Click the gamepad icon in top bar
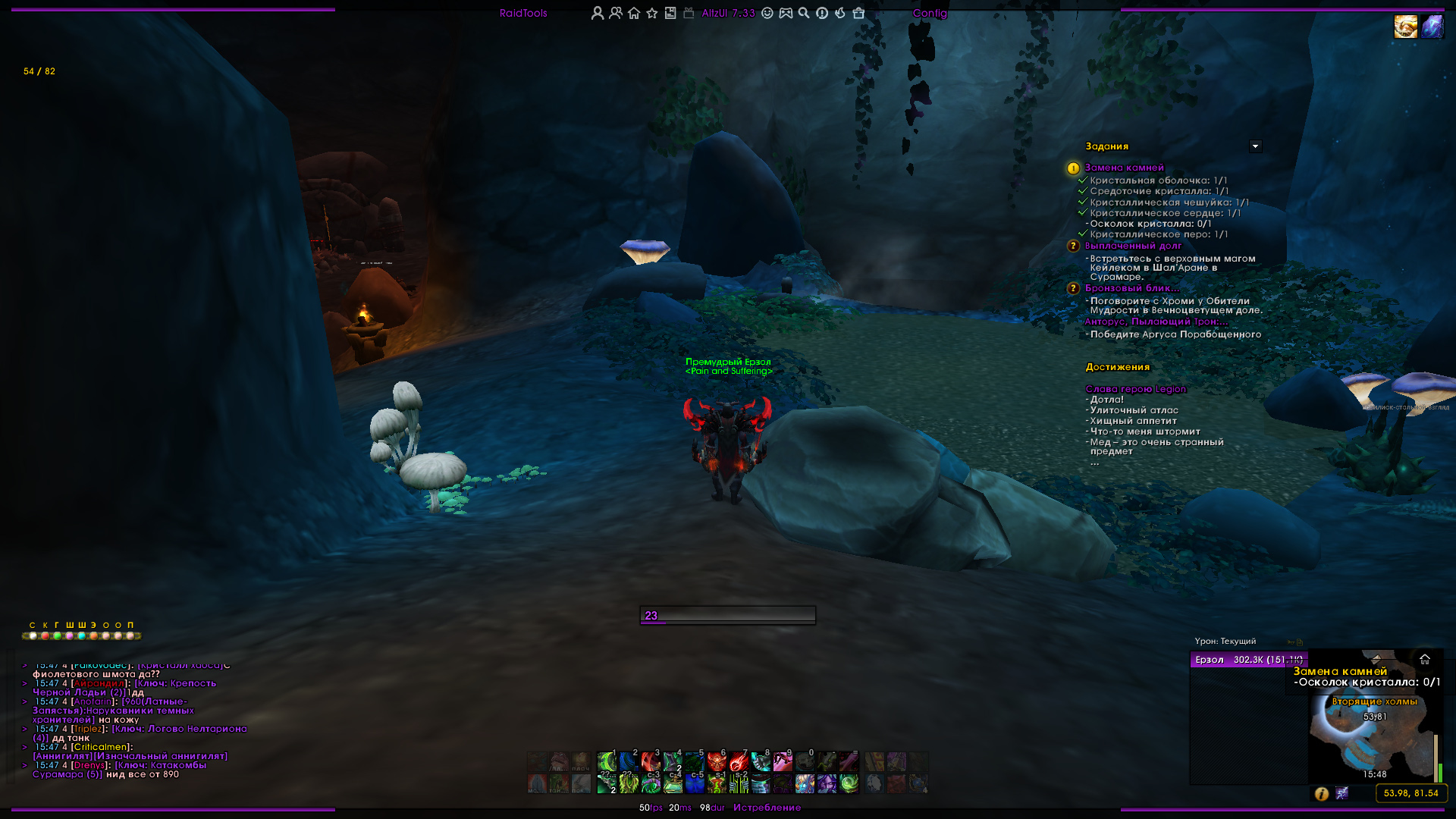 786,13
